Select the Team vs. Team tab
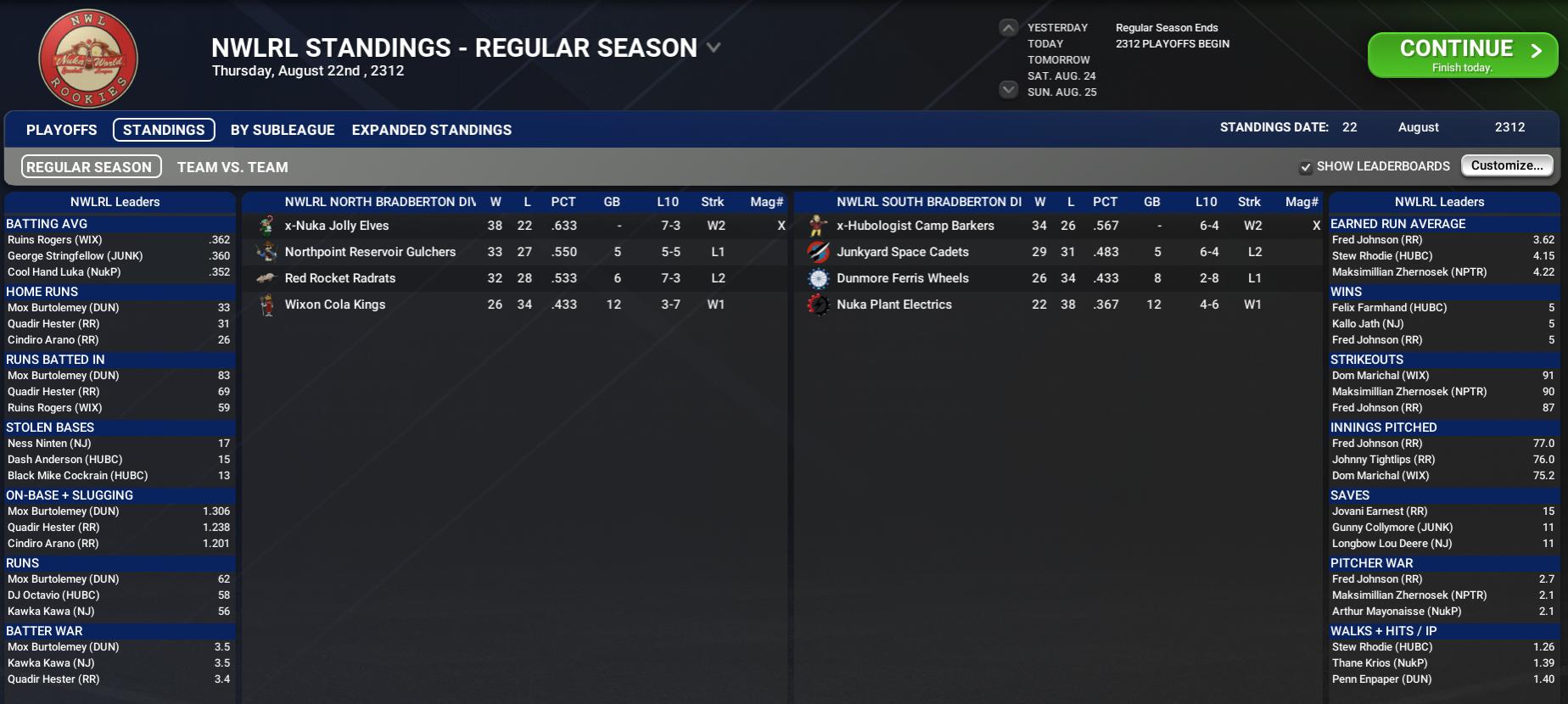The image size is (1568, 704). (232, 167)
